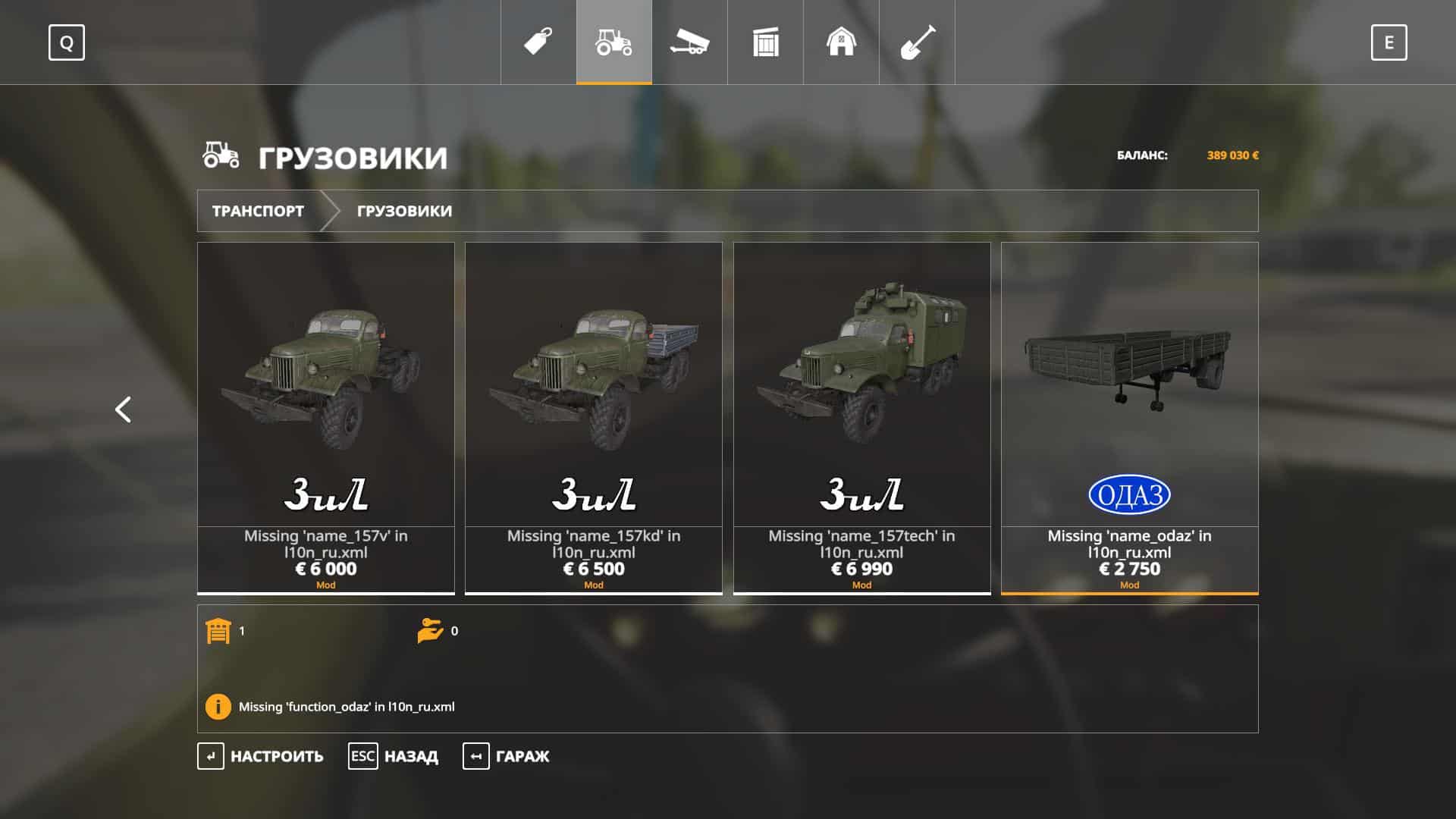1456x819 pixels.
Task: Open the shovel landscaping tab
Action: point(917,42)
